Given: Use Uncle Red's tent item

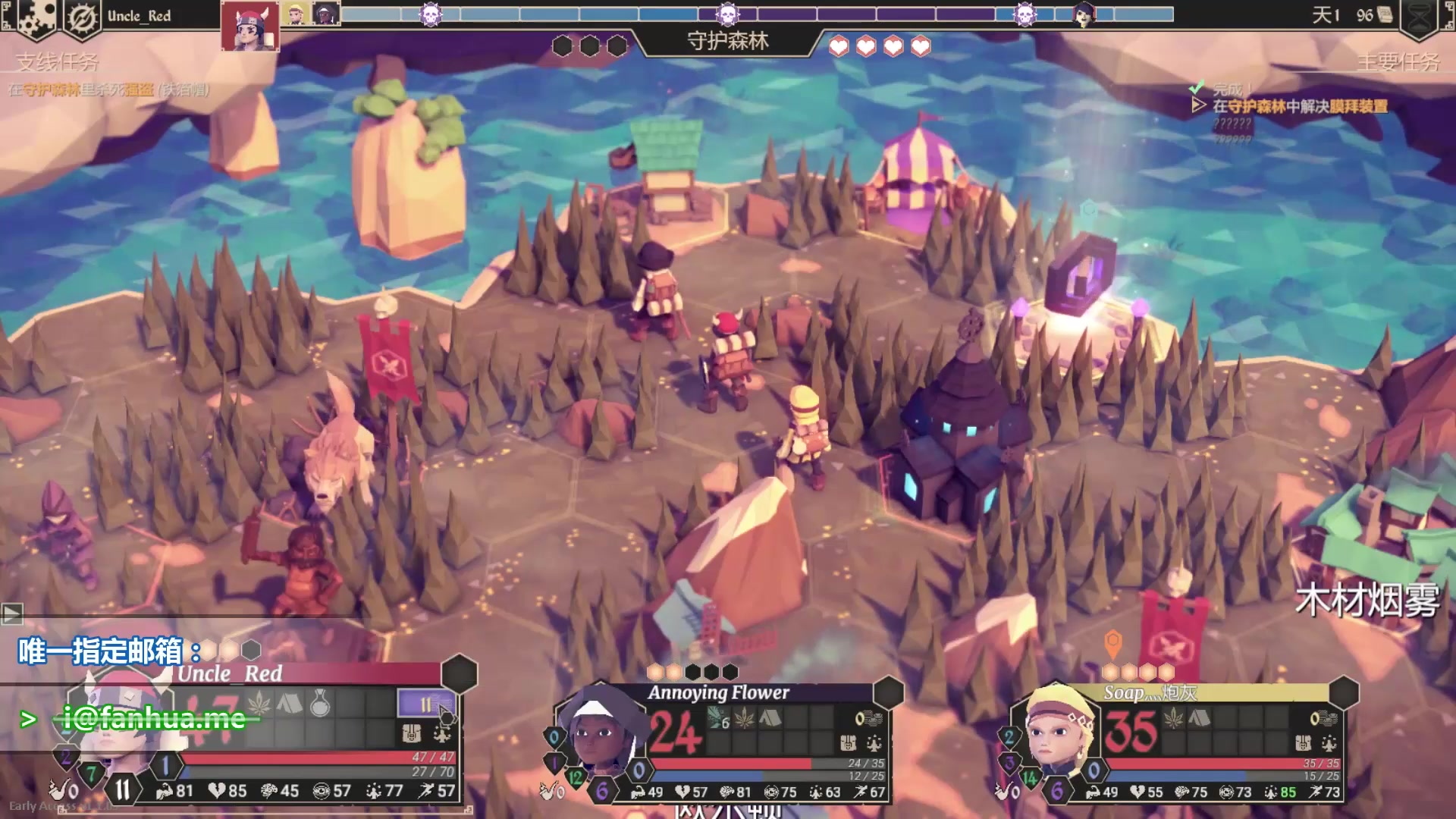Looking at the screenshot, I should (289, 704).
